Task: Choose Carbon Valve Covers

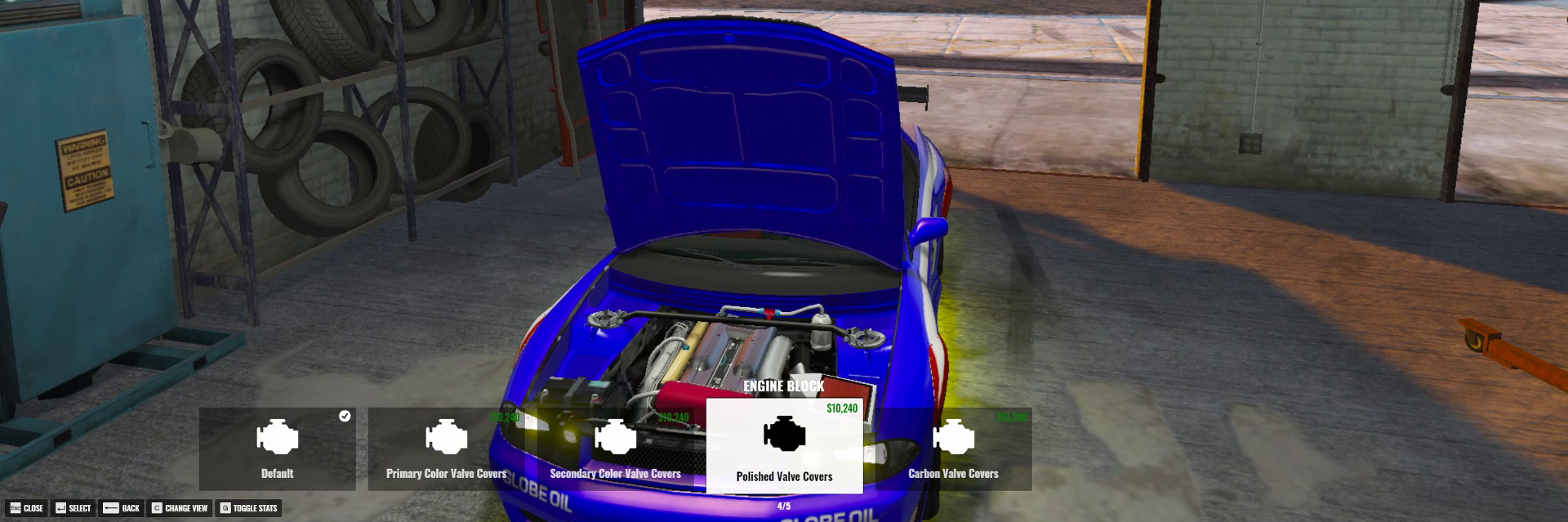Action: tap(953, 448)
